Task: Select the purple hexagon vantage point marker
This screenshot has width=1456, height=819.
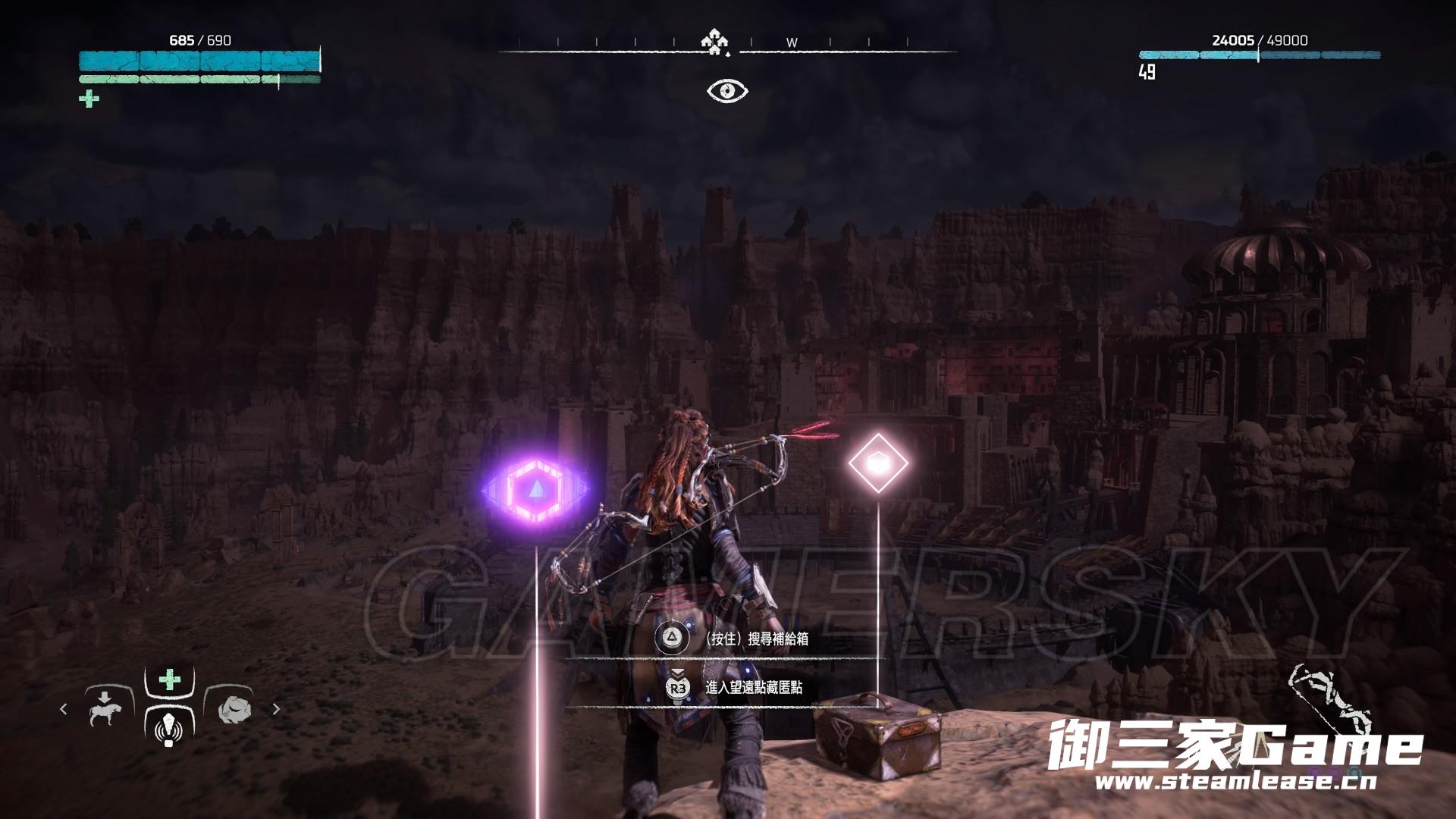Action: coord(535,489)
